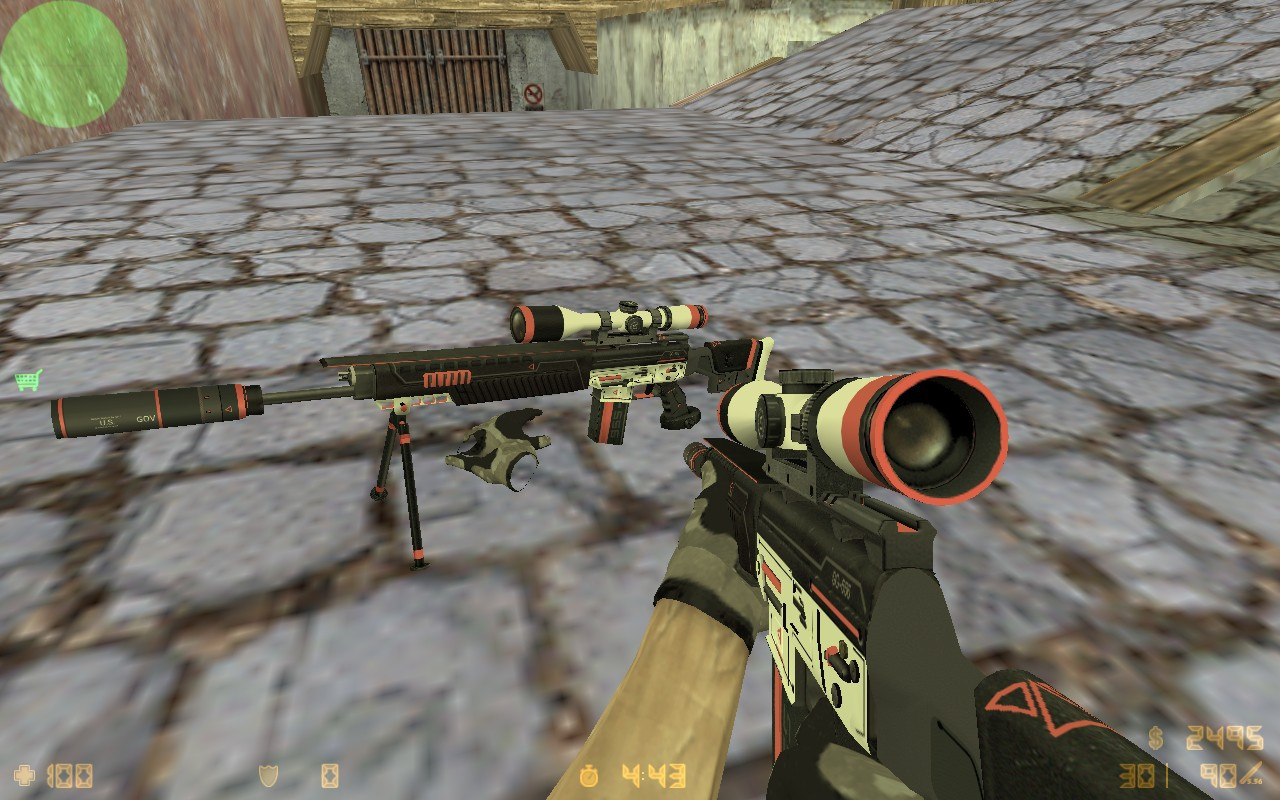This screenshot has height=800, width=1280.
Task: Click the AWP's white scope
Action: point(600,320)
